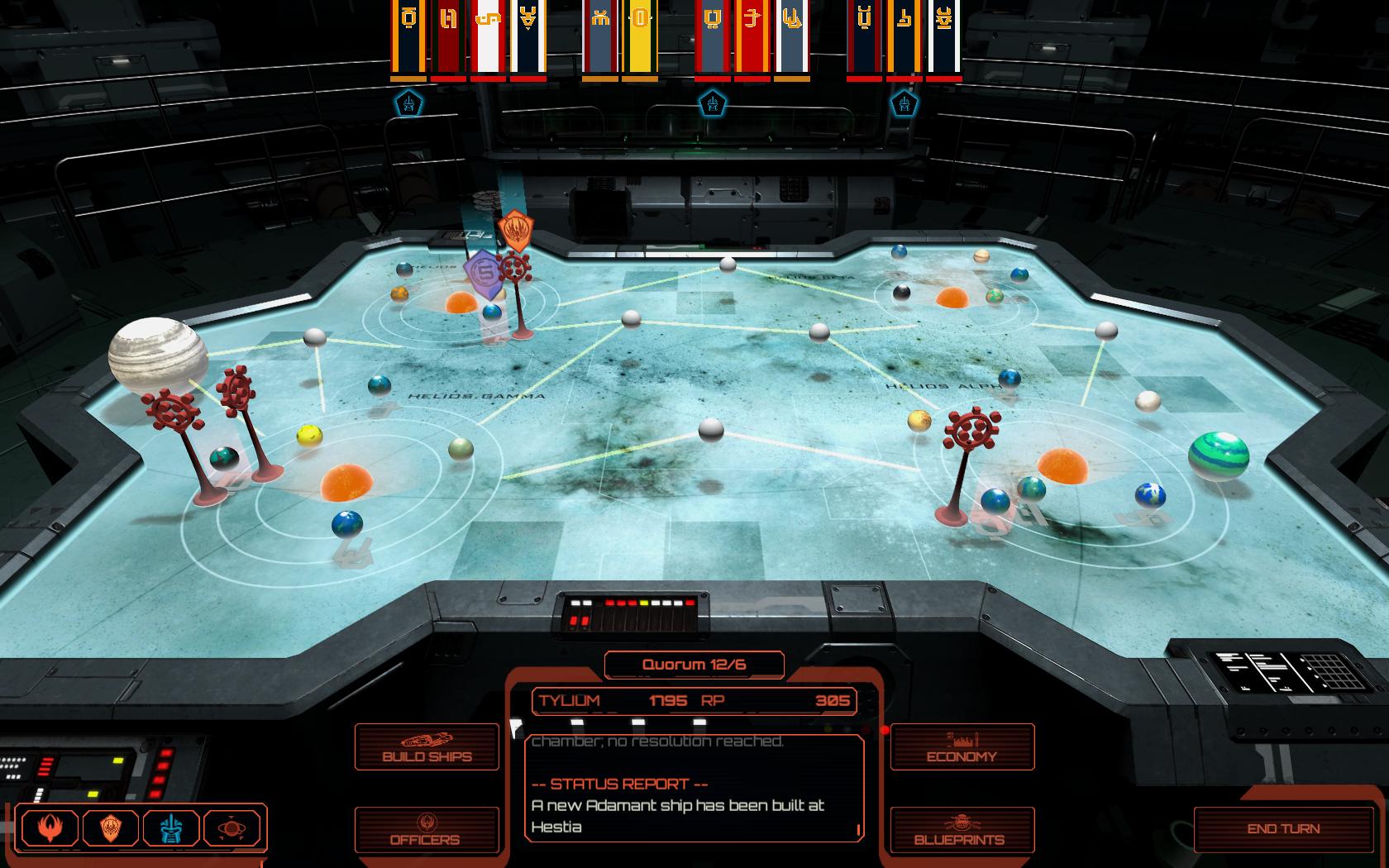Image resolution: width=1389 pixels, height=868 pixels.
Task: Select the solid yellow colony banner
Action: 640,38
